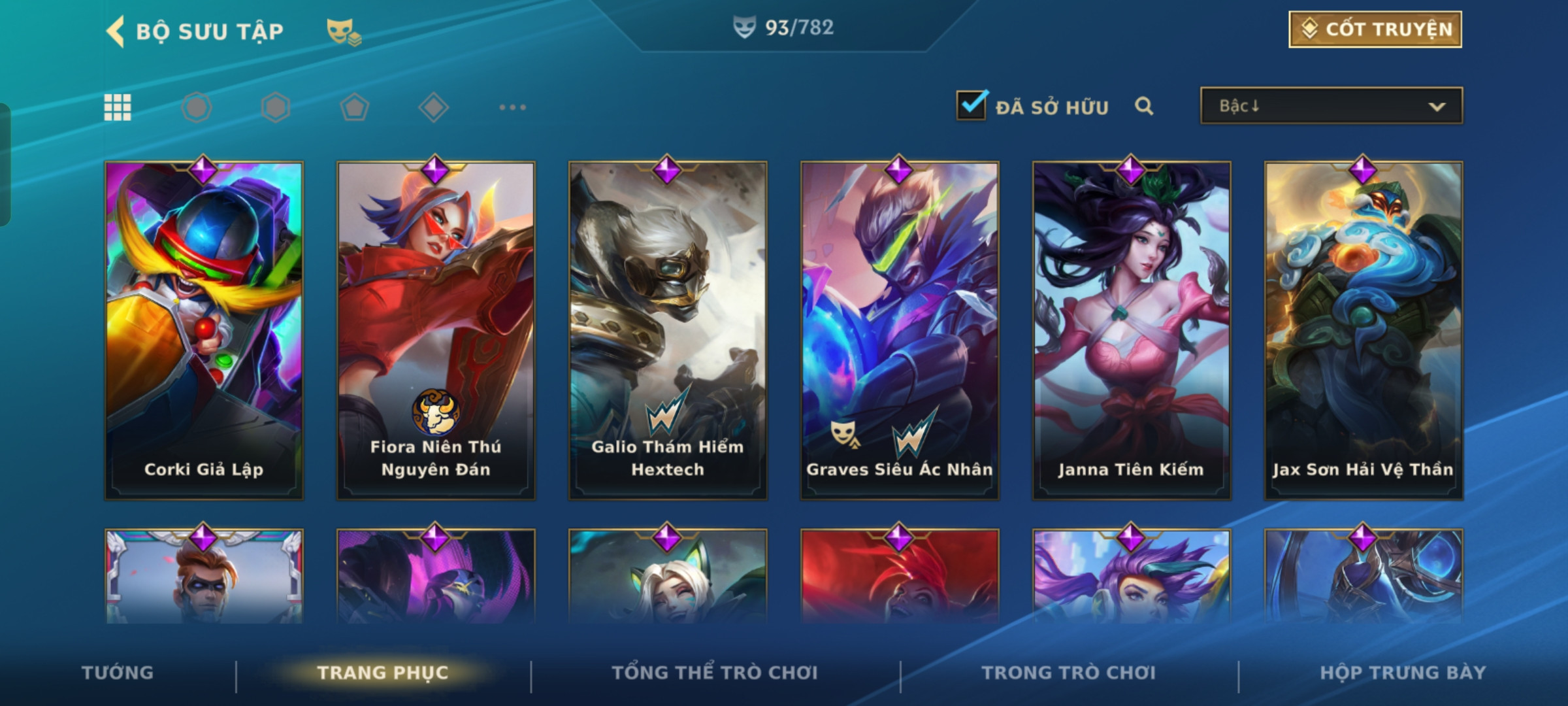The width and height of the screenshot is (1568, 706).
Task: Go back from Bộ Sưu Tập
Action: pyautogui.click(x=116, y=31)
